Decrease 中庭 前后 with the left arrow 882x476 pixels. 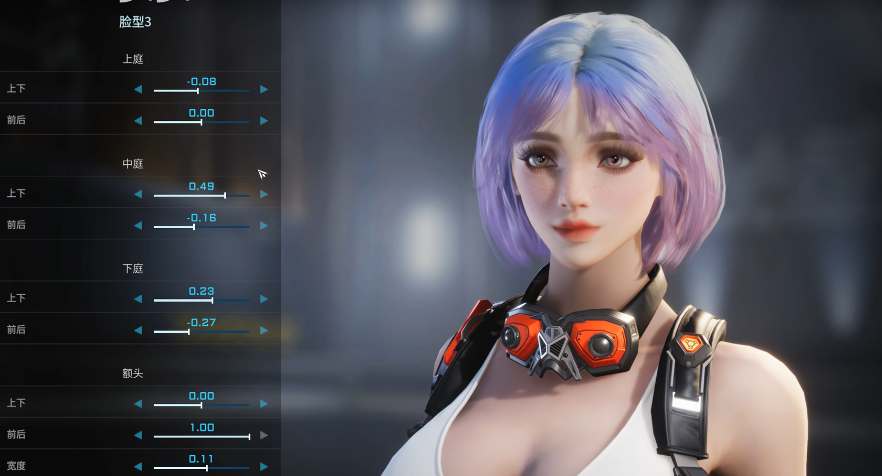point(138,226)
